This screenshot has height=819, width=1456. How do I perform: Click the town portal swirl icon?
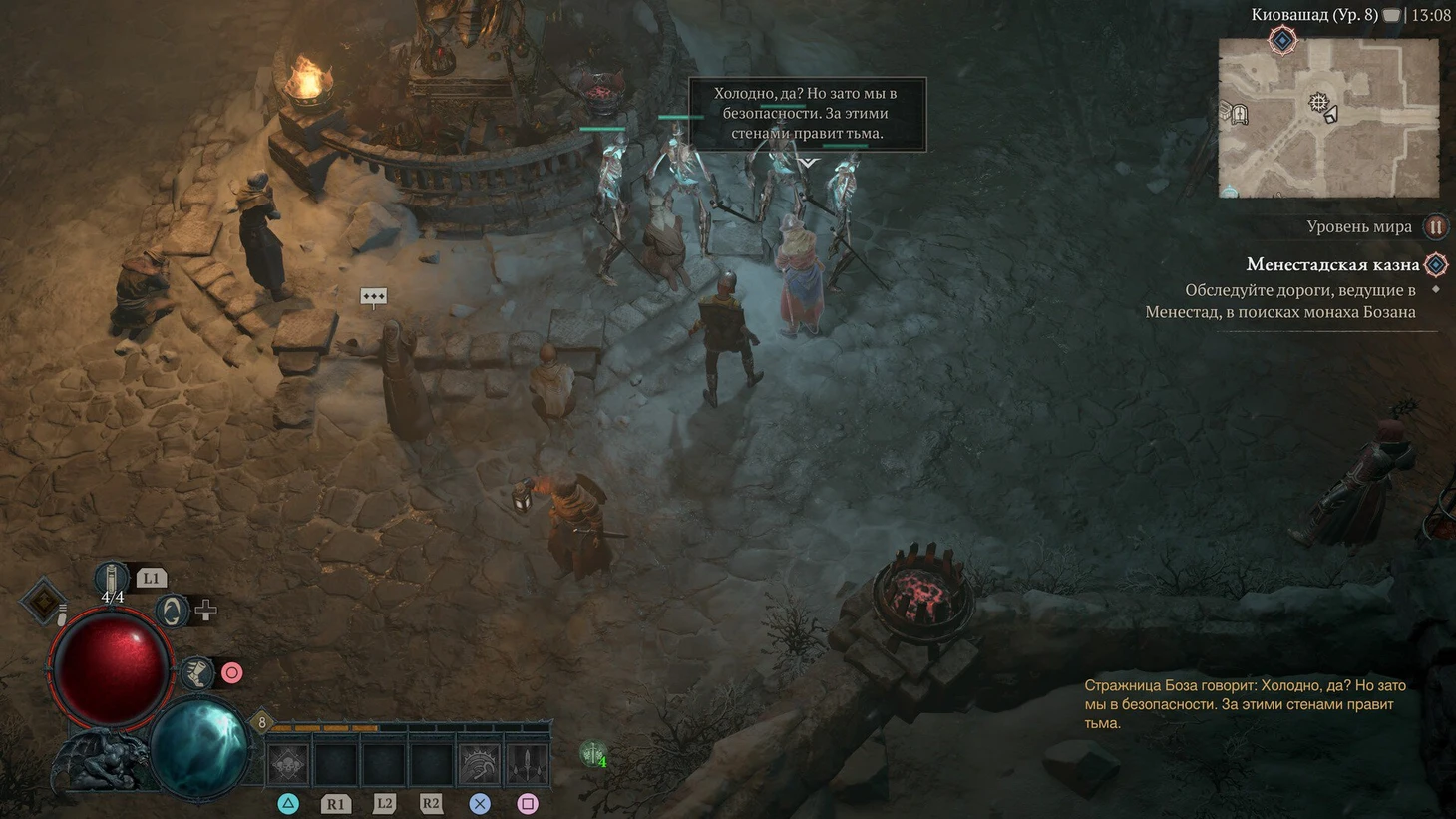pyautogui.click(x=172, y=611)
